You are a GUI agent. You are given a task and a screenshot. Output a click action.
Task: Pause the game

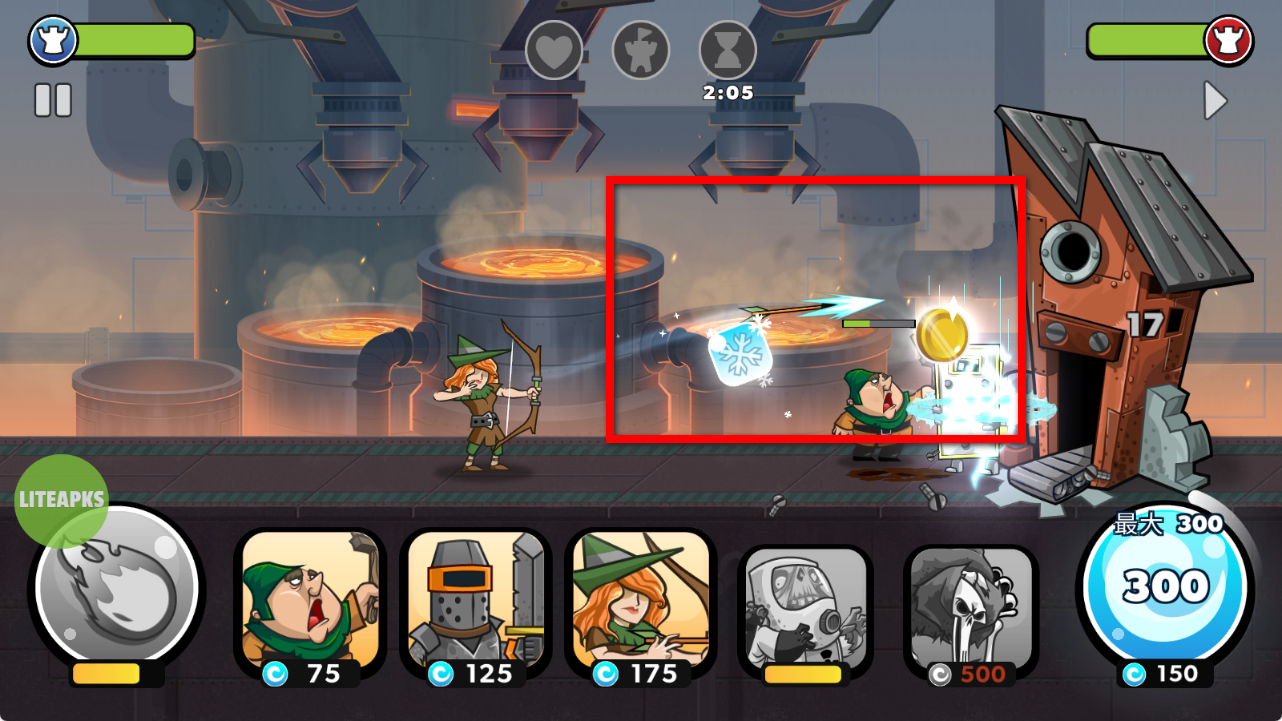pos(53,100)
